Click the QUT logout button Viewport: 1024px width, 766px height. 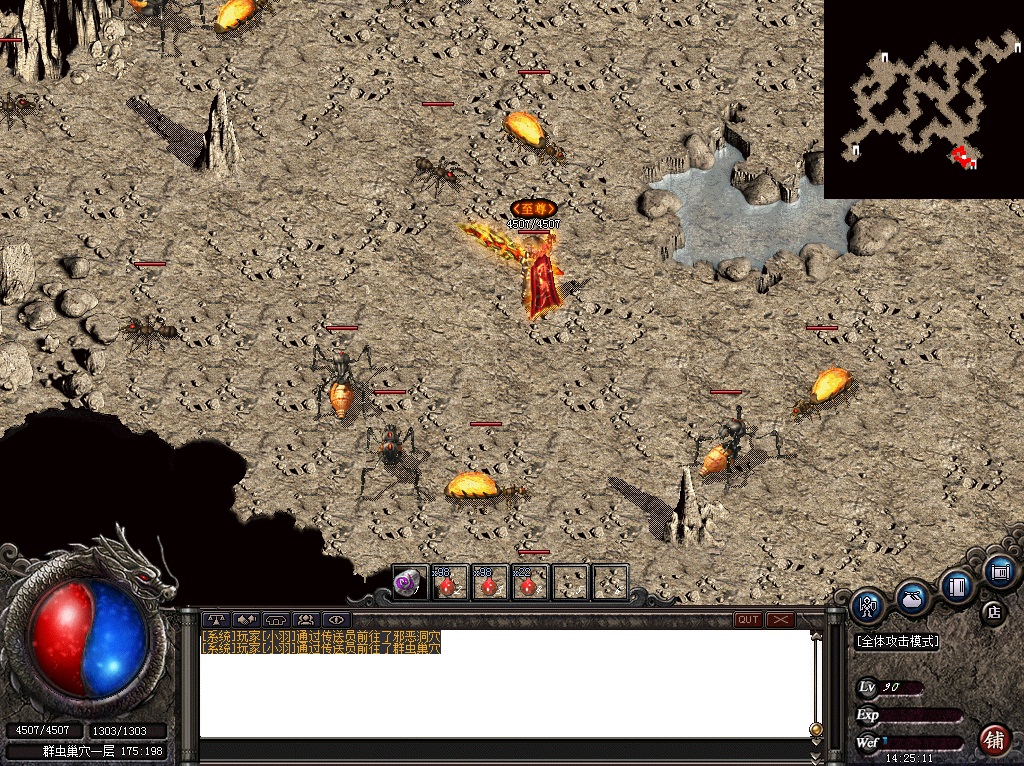click(748, 620)
